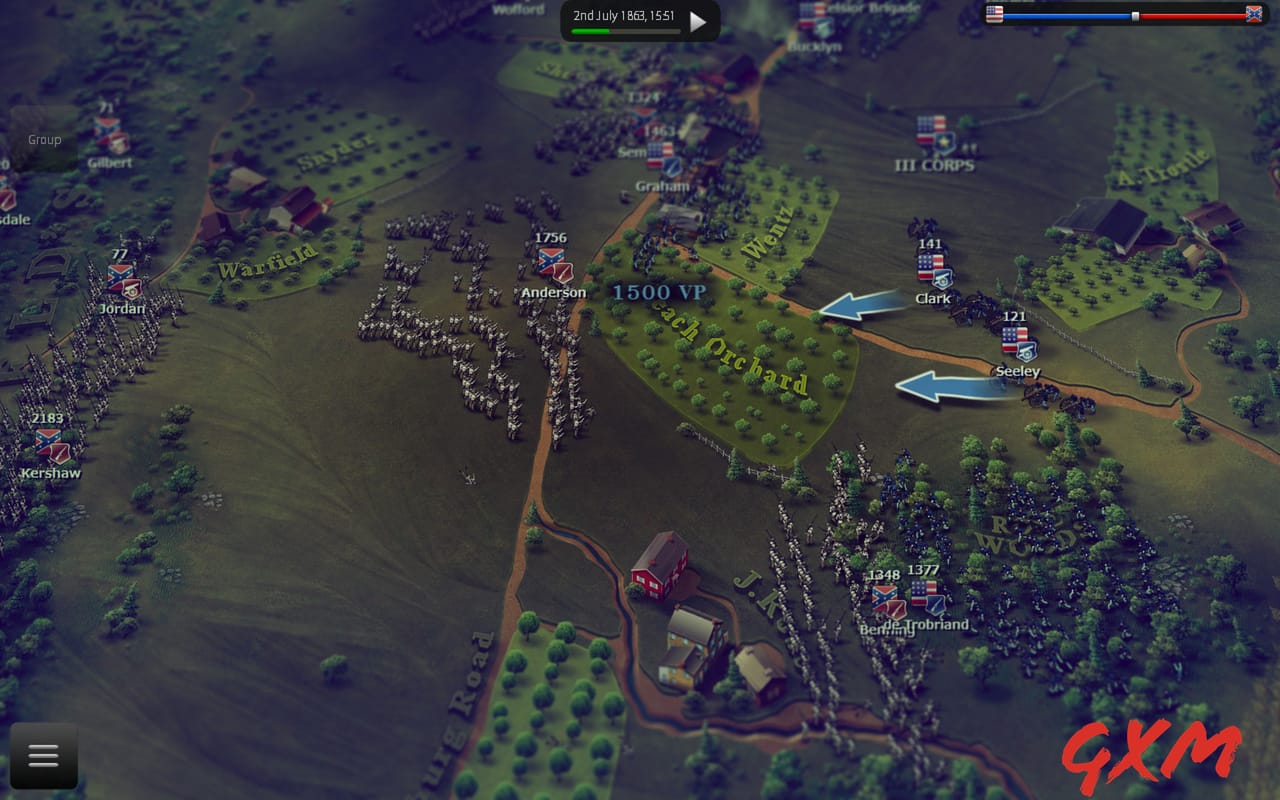This screenshot has width=1280, height=800.
Task: Select Graham's Union brigade flag
Action: click(x=661, y=157)
